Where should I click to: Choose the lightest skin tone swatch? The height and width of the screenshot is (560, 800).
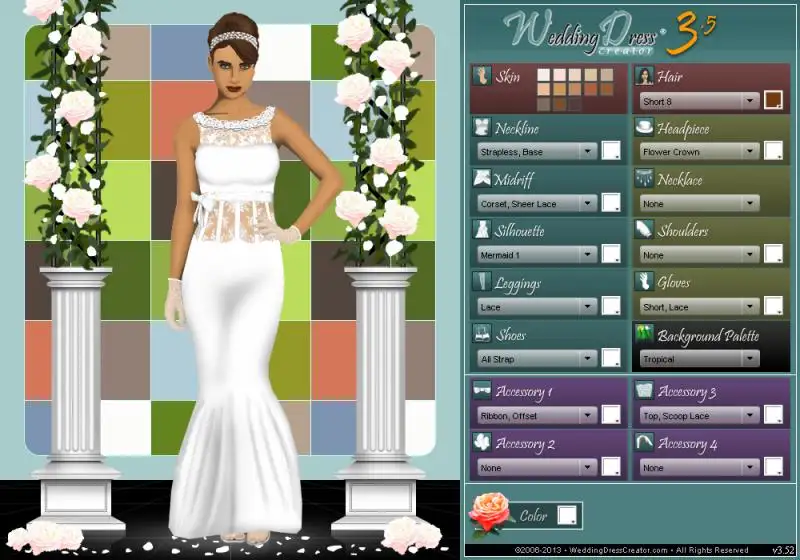pos(543,75)
